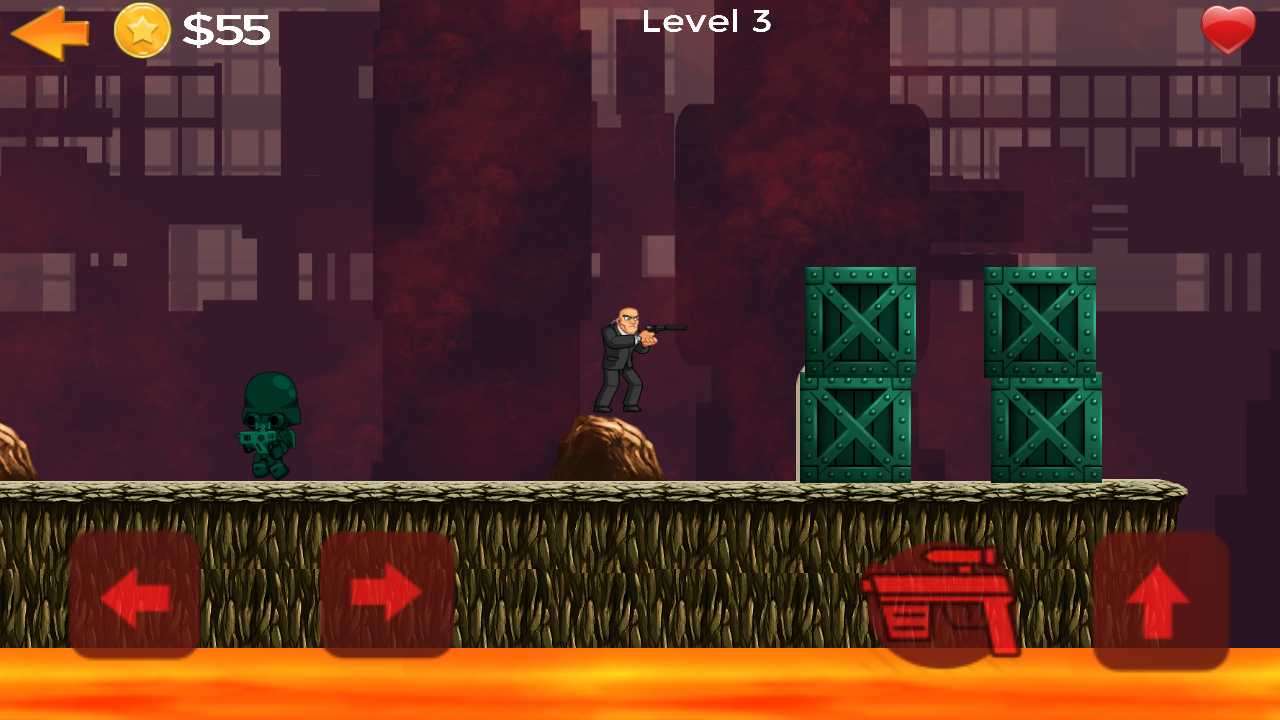Click the green enemy soldier
Screen dimensions: 1280x720
pyautogui.click(x=268, y=425)
